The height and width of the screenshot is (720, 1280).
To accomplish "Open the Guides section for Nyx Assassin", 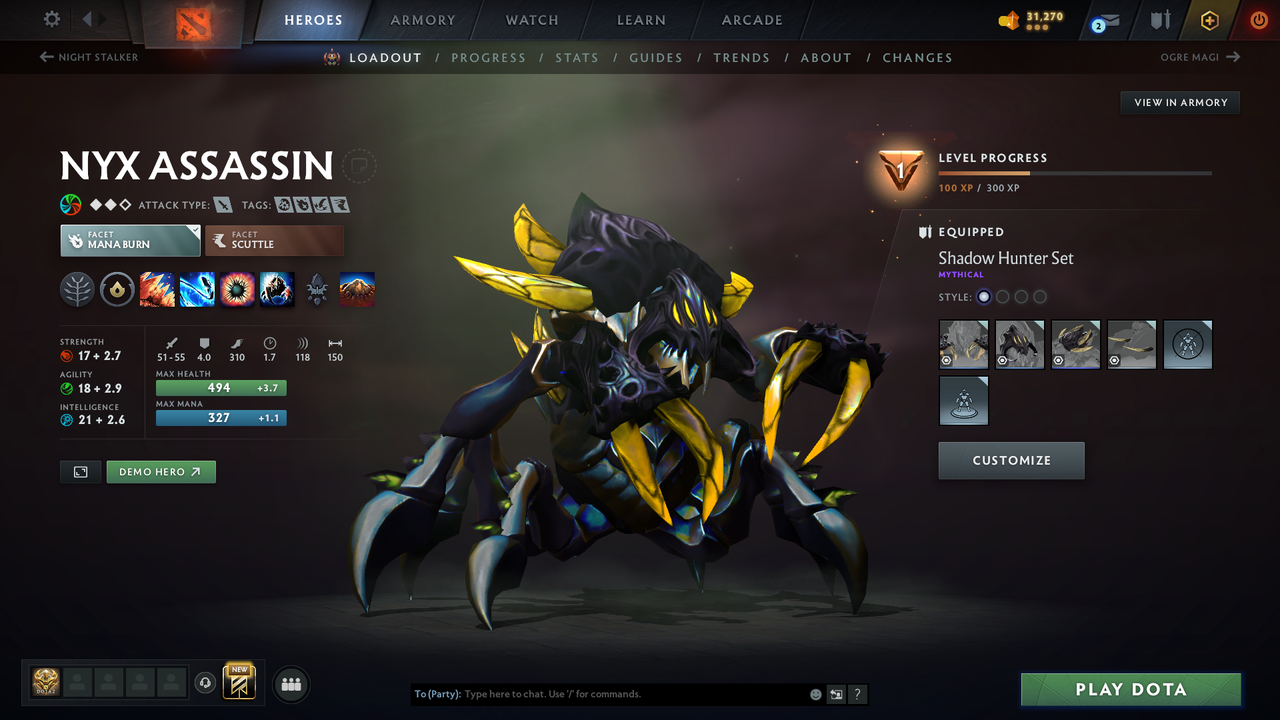I will [x=656, y=57].
